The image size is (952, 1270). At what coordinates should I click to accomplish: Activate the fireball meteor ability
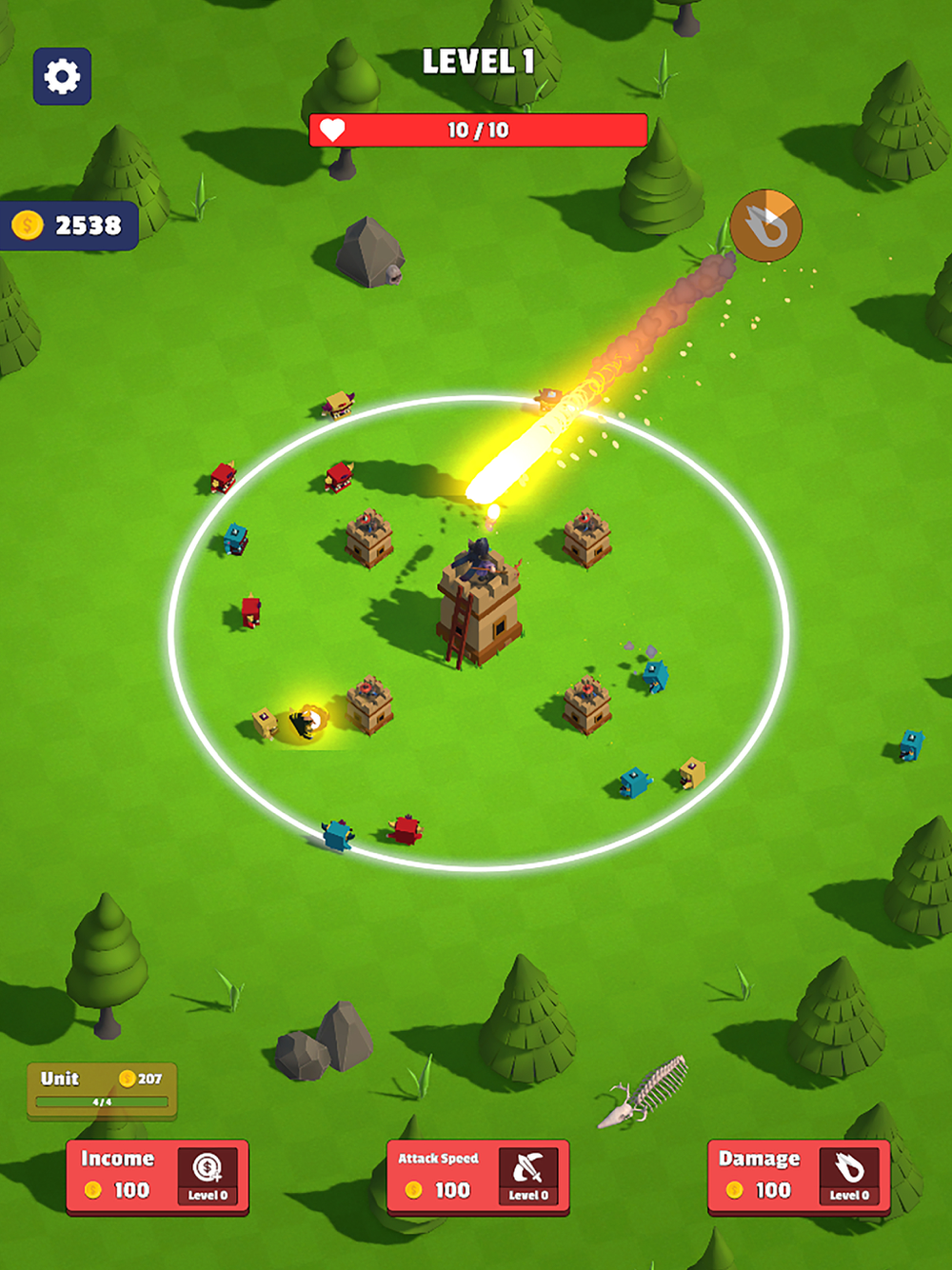point(766,226)
